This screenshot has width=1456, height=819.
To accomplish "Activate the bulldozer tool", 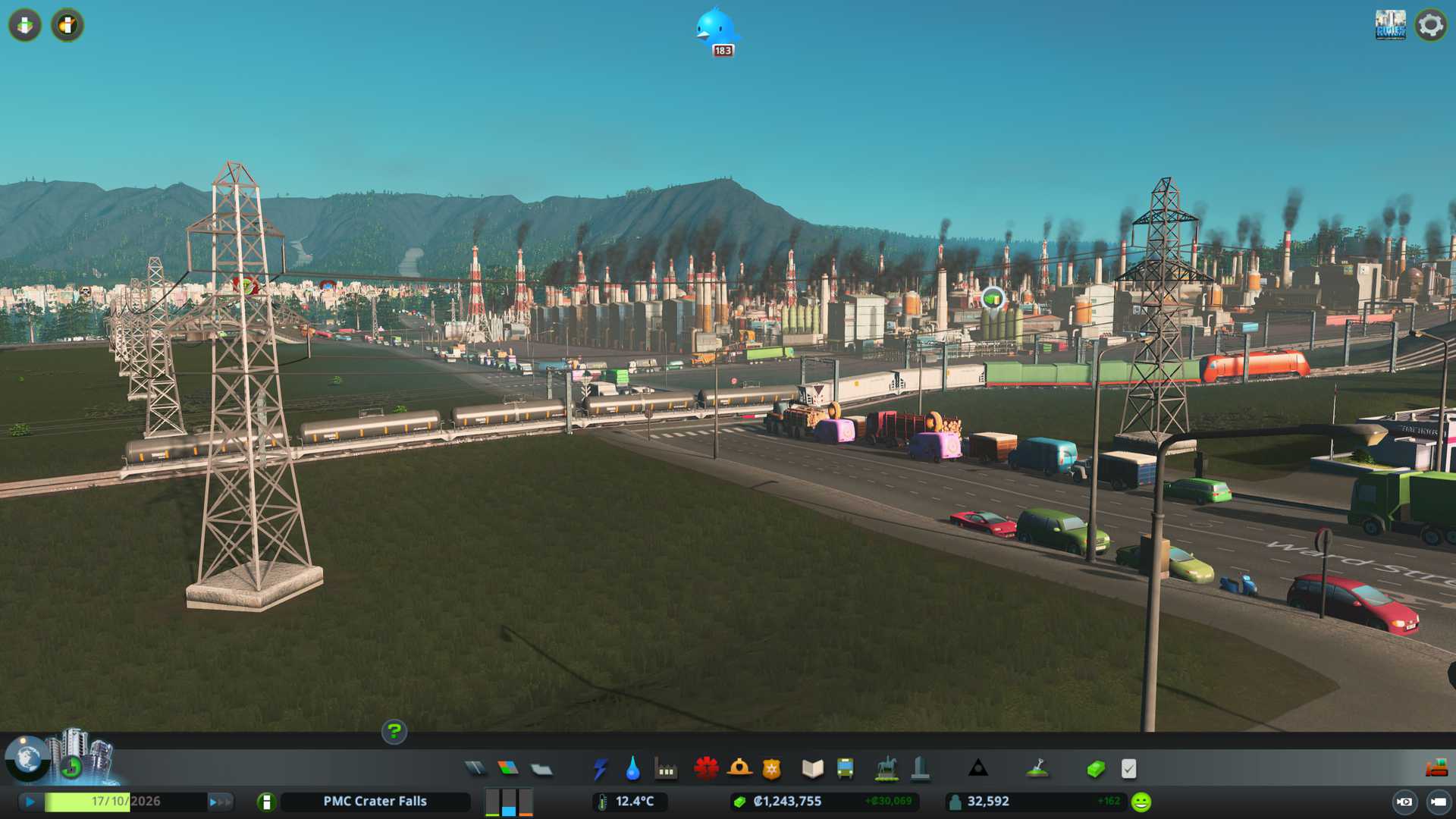I will tap(1436, 769).
